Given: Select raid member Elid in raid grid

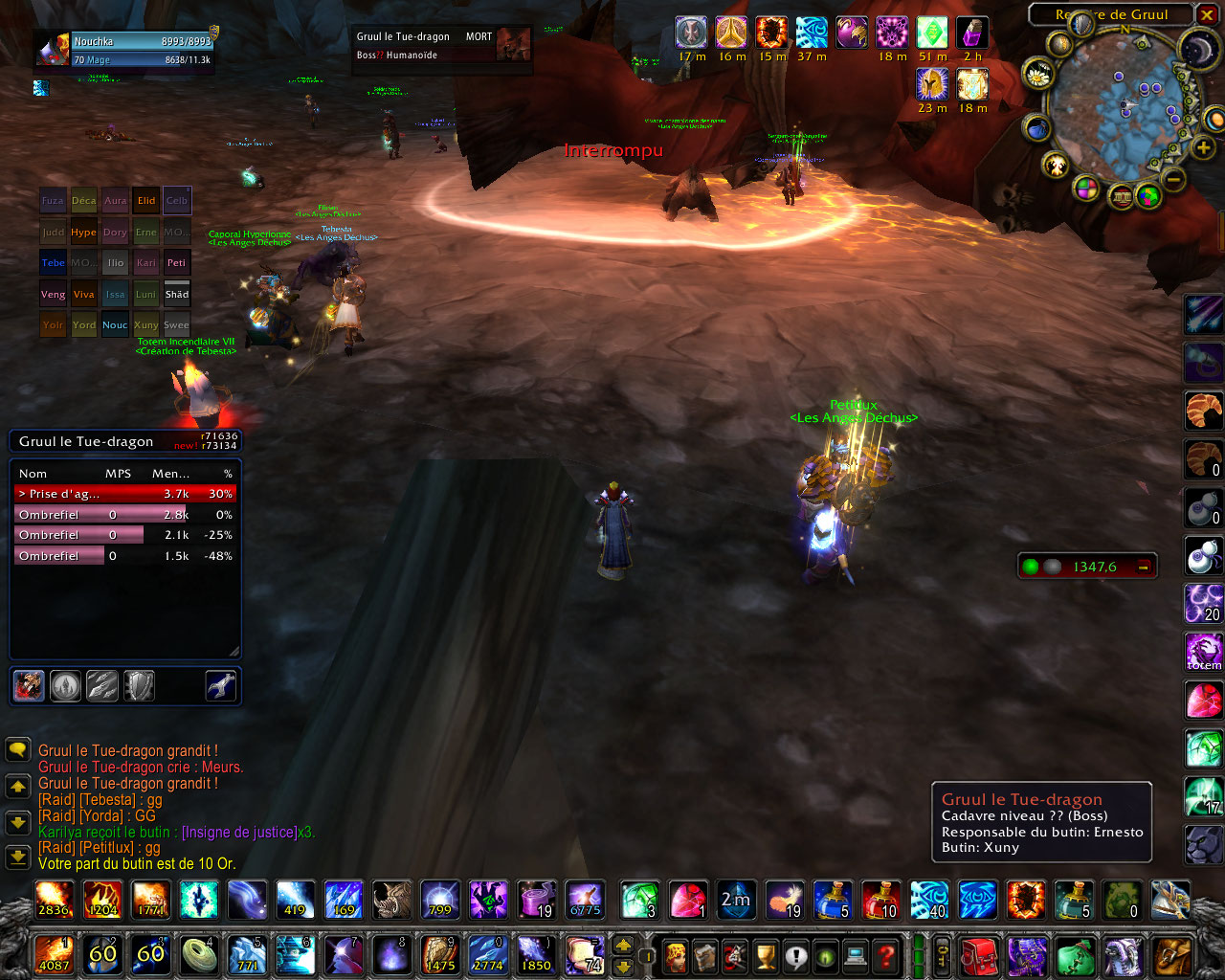Looking at the screenshot, I should click(x=146, y=201).
